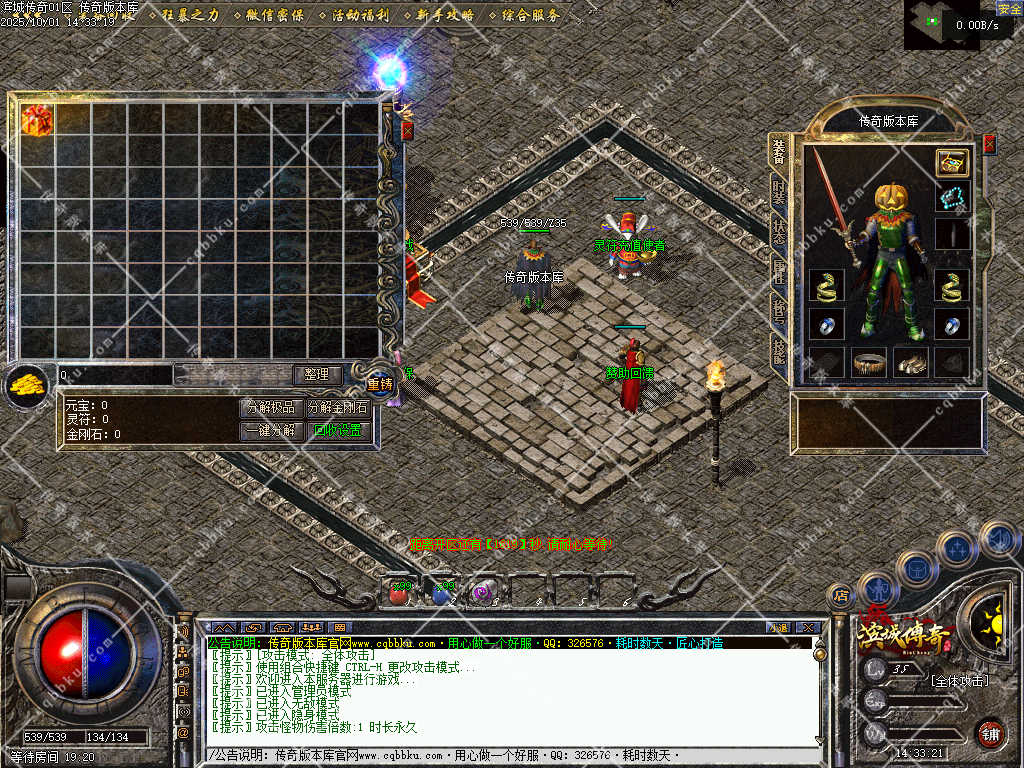Close the character equipment panel
This screenshot has width=1024, height=768.
[x=989, y=144]
